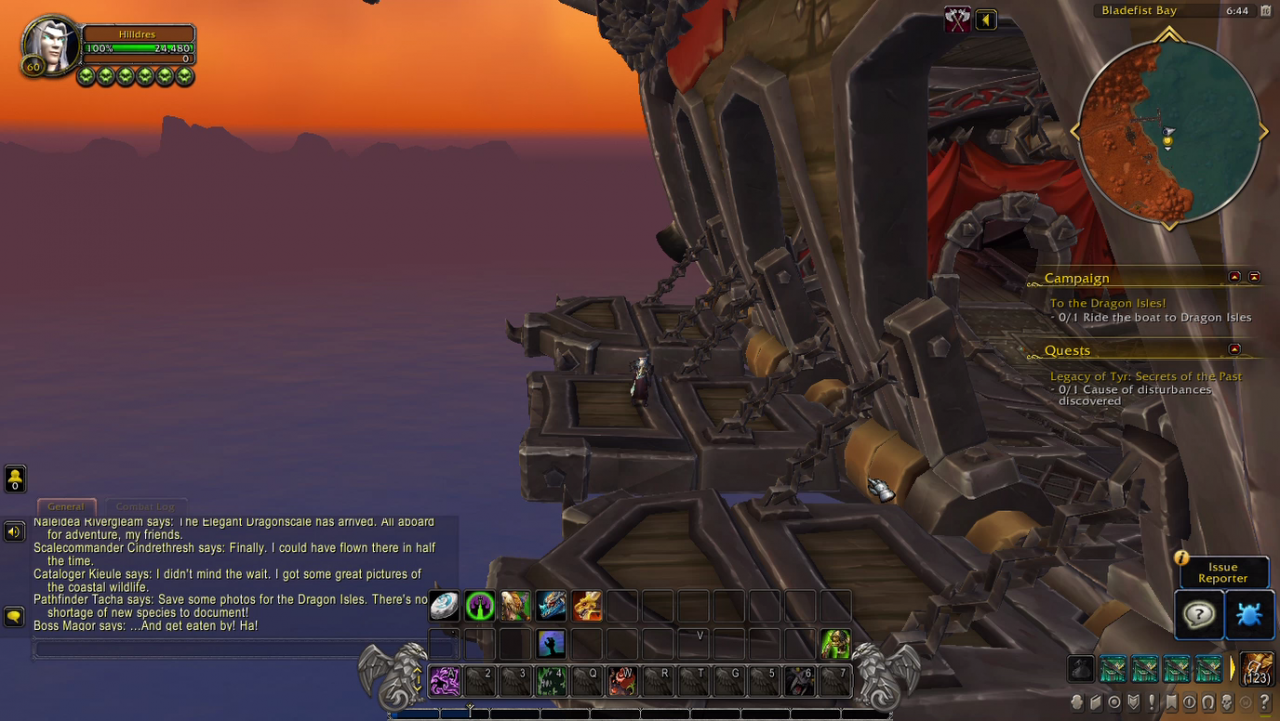Open the spellbook micro menu button
This screenshot has width=1280, height=721.
(1095, 702)
